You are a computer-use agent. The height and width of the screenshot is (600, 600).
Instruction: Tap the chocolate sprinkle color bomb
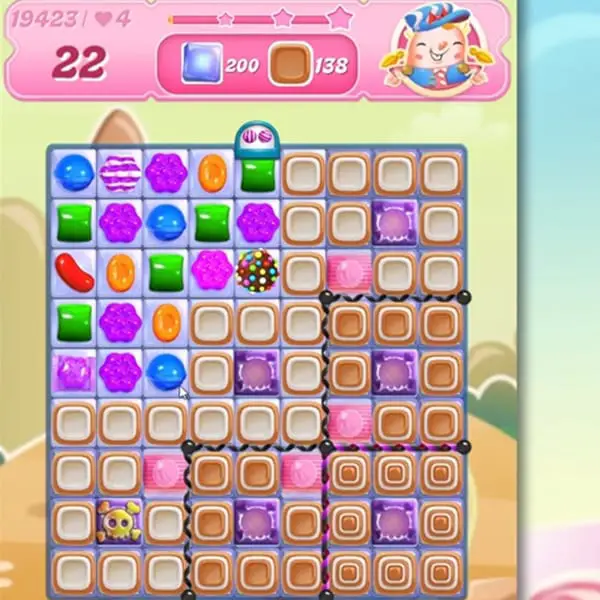point(257,271)
